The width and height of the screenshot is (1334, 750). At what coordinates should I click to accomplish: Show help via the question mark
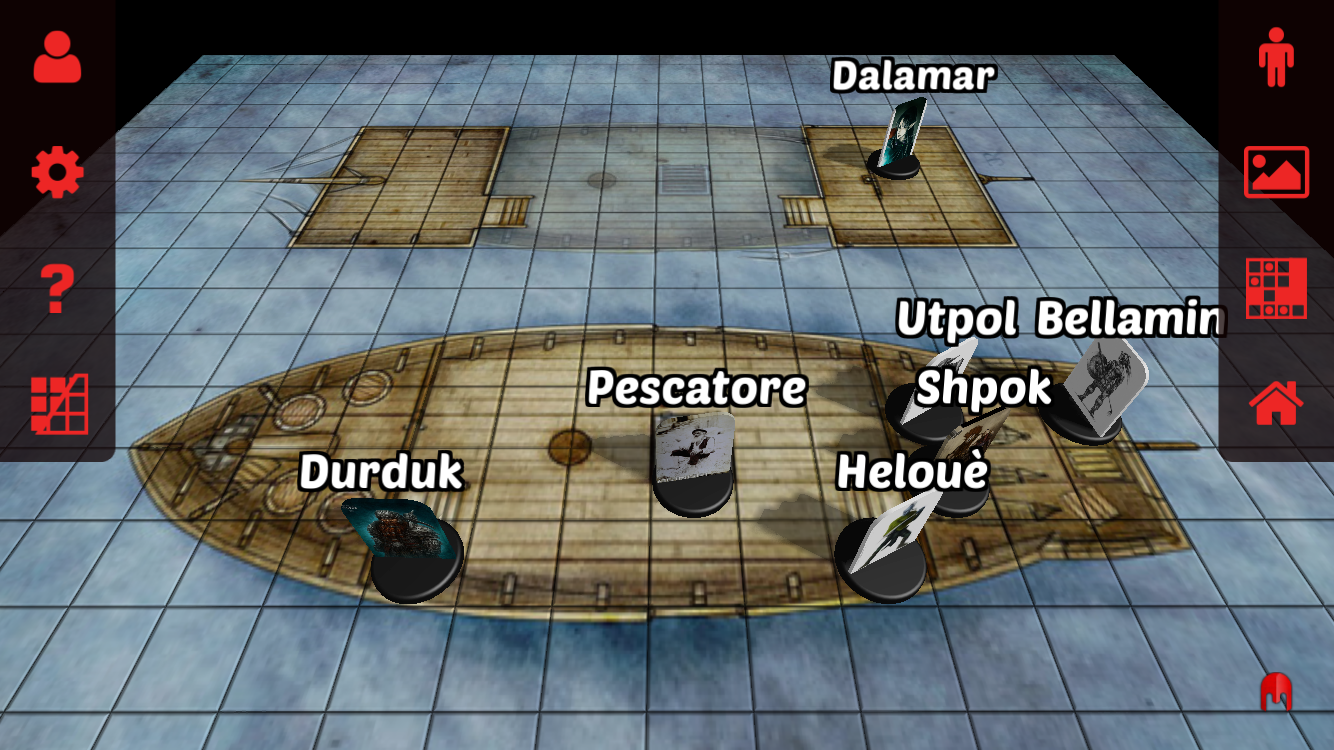57,290
